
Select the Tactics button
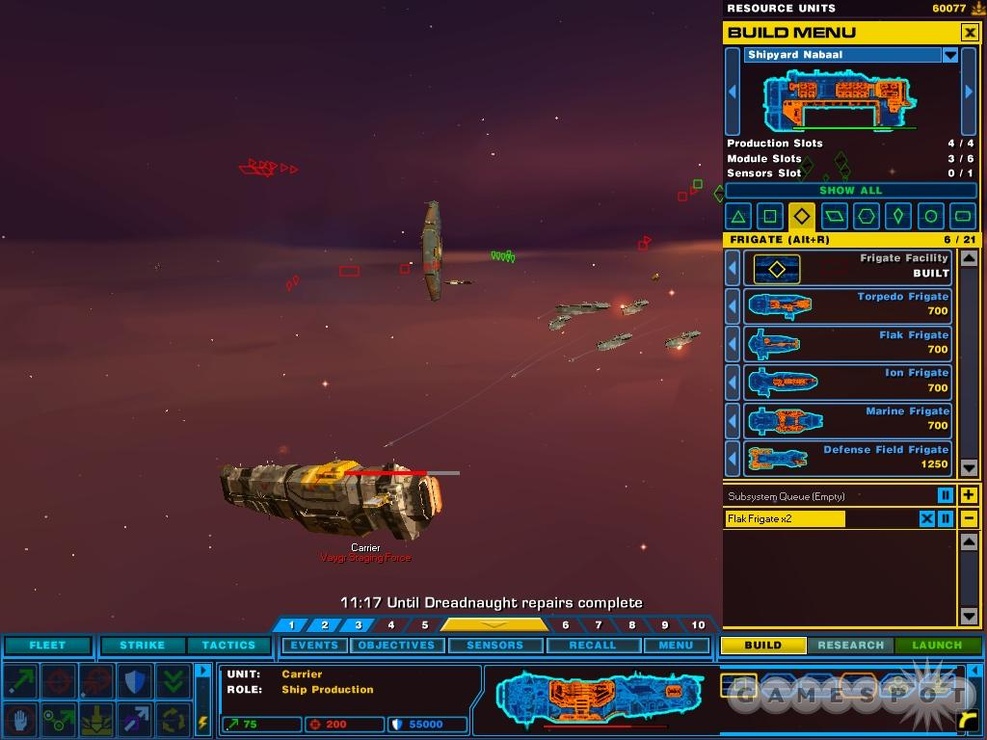228,645
